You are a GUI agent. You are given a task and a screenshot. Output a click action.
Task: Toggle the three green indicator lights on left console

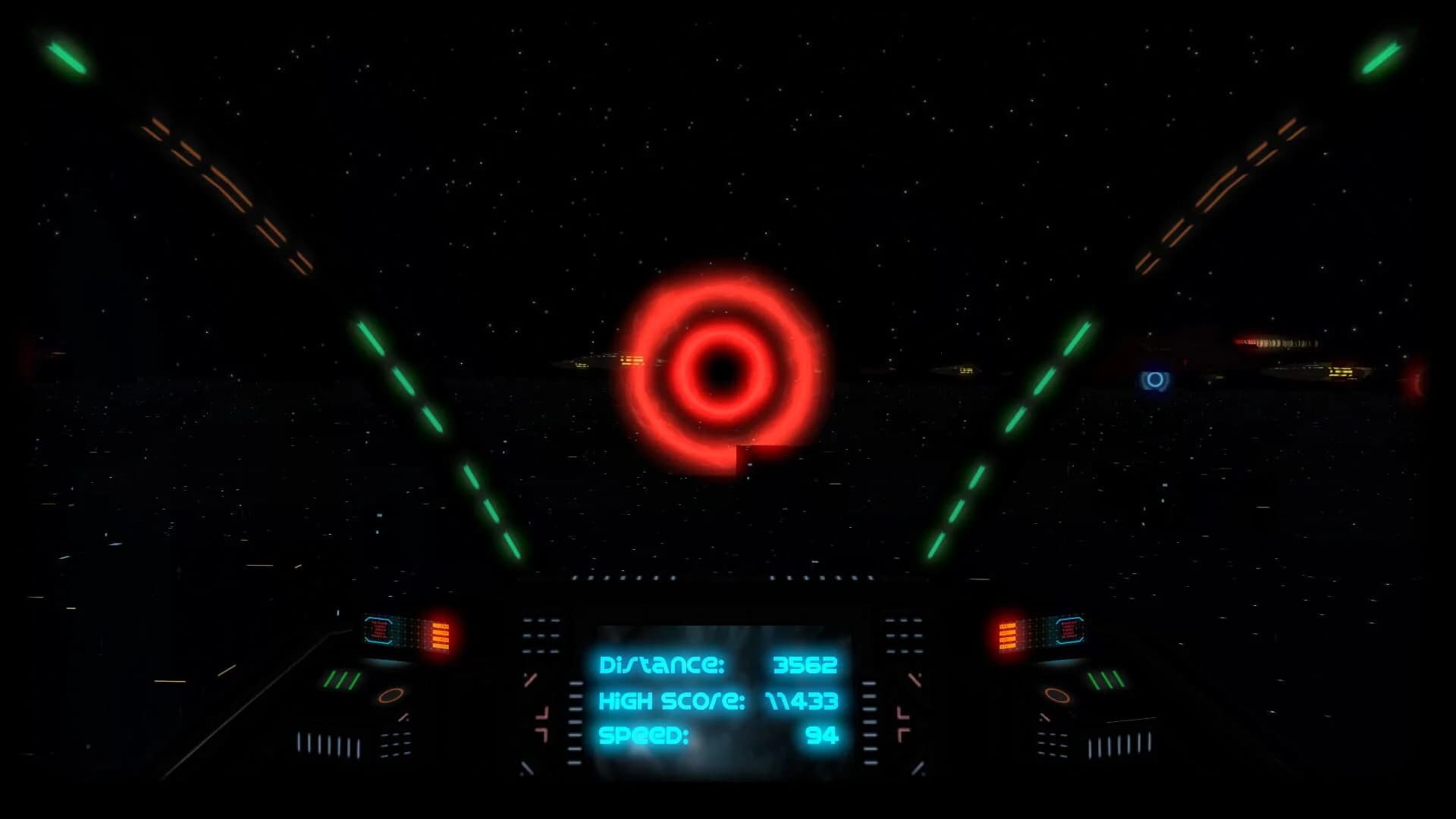pos(341,679)
